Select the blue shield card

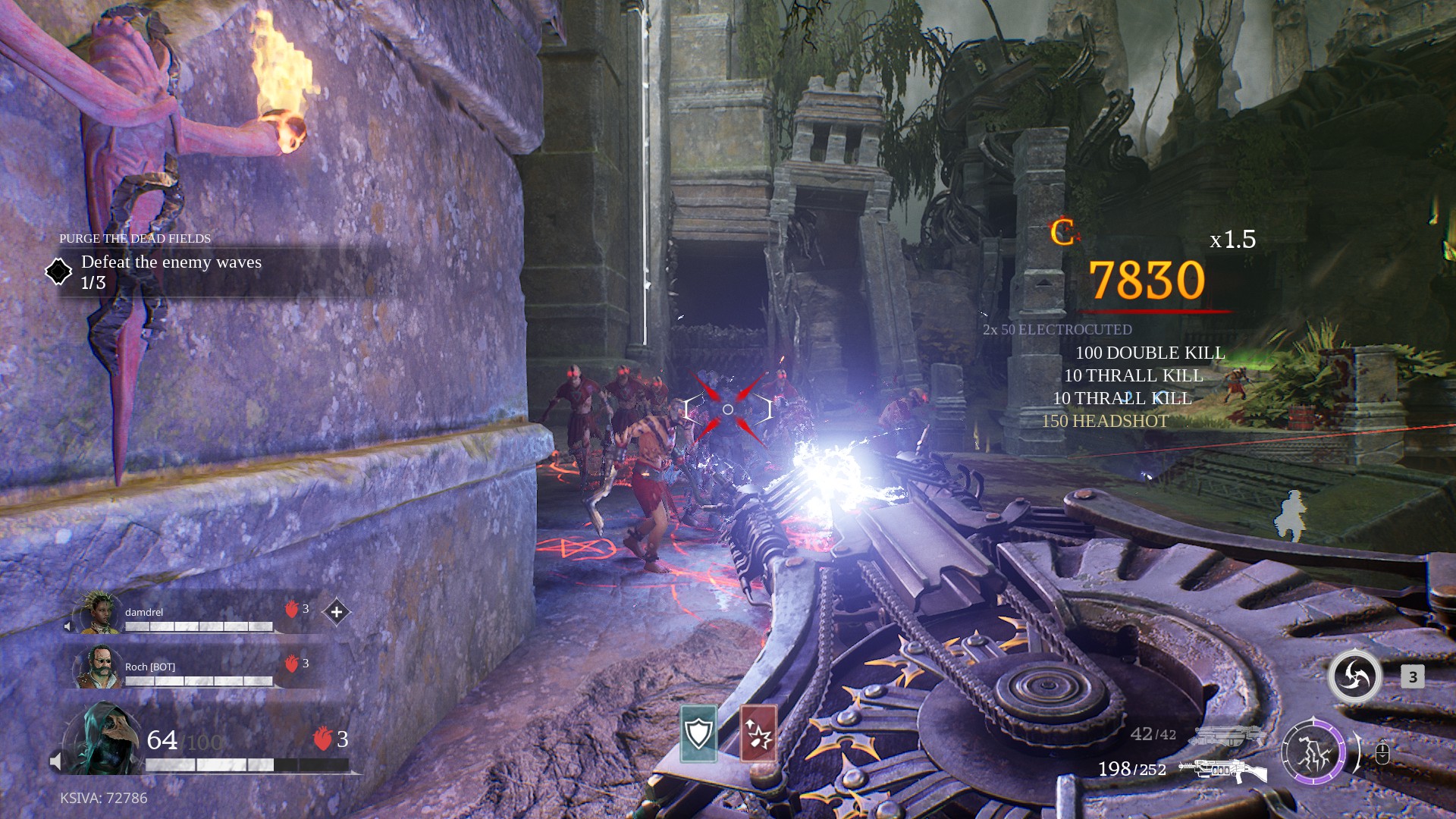(x=698, y=733)
